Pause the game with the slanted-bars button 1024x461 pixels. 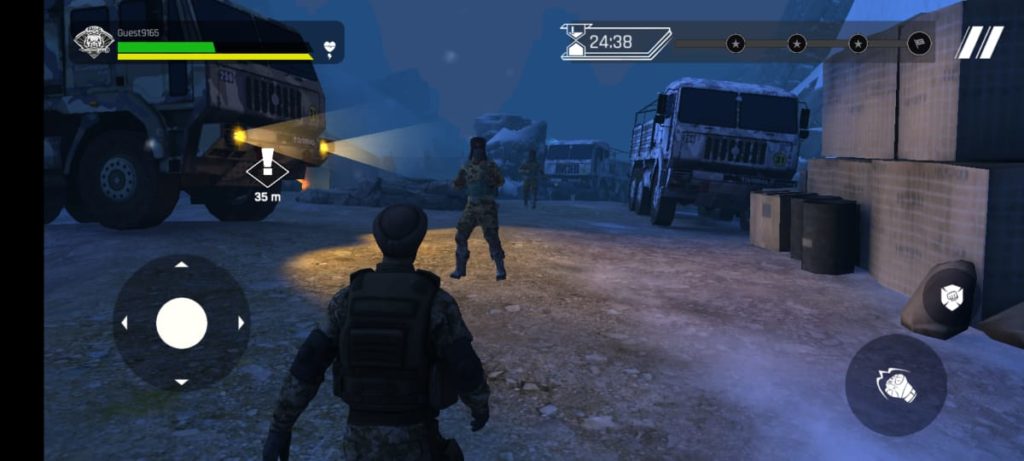point(980,43)
